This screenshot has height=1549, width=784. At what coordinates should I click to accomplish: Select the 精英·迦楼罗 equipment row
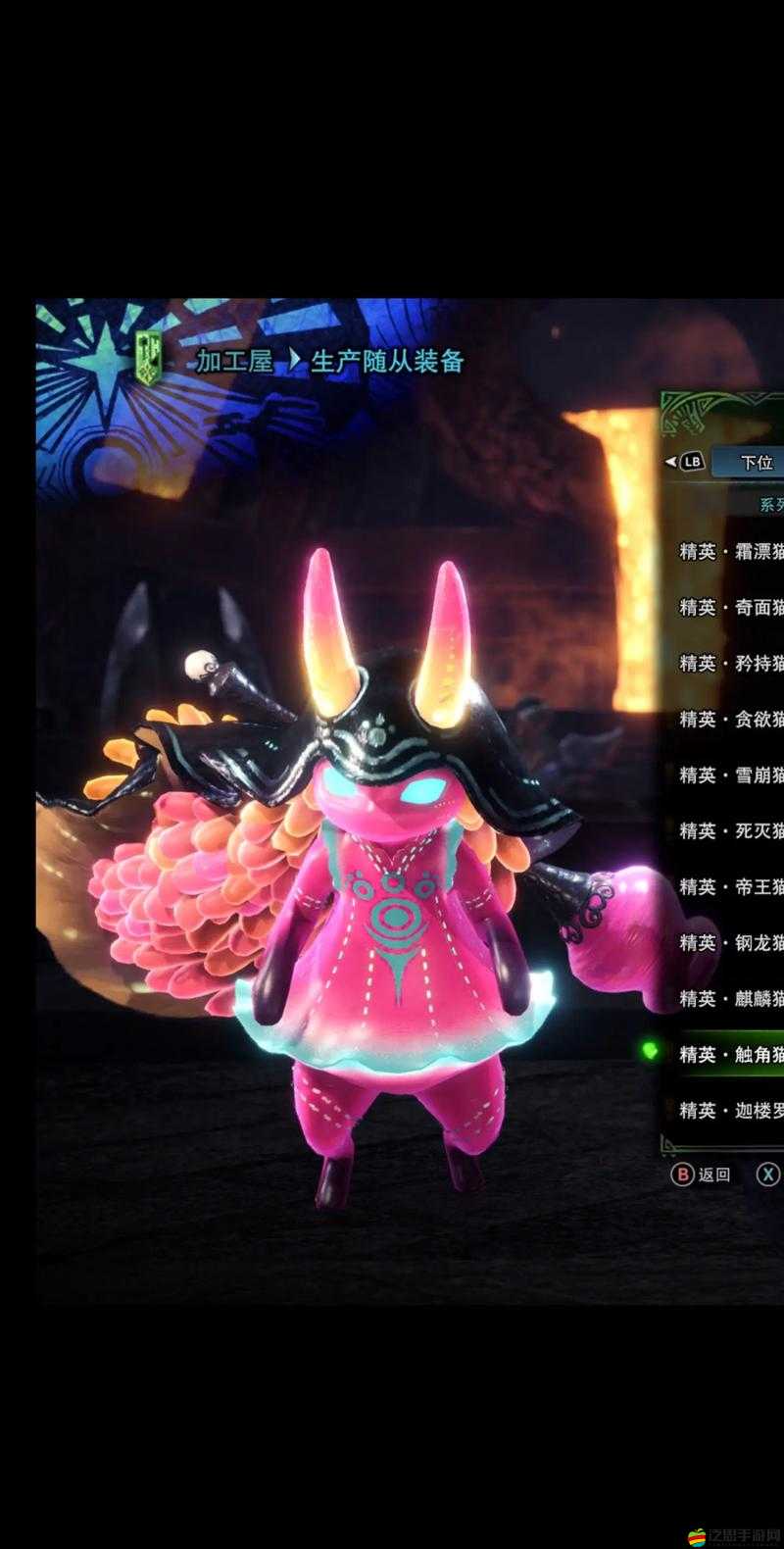[x=731, y=1111]
